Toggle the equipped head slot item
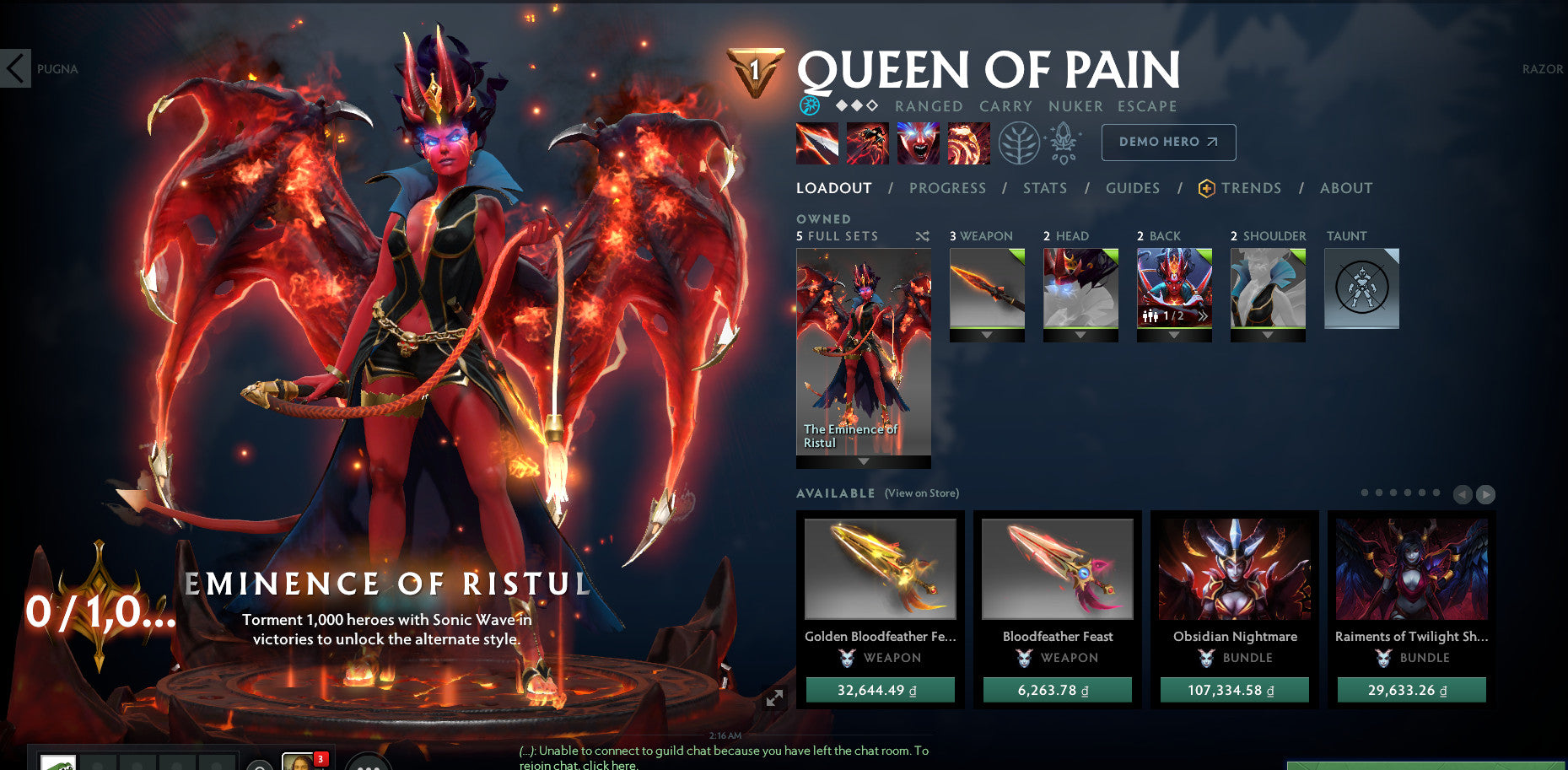Image resolution: width=1568 pixels, height=770 pixels. (x=1080, y=288)
